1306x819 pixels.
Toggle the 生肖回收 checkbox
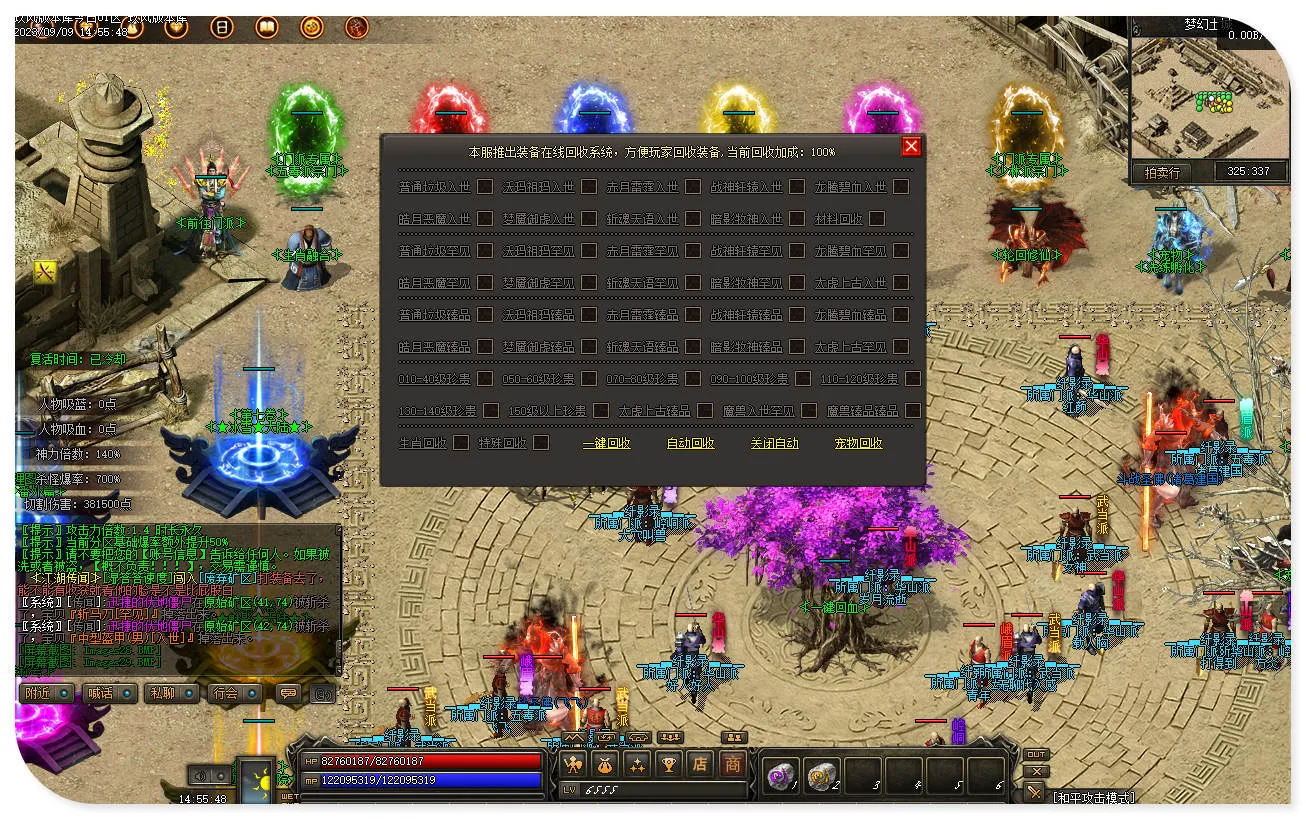pyautogui.click(x=461, y=442)
